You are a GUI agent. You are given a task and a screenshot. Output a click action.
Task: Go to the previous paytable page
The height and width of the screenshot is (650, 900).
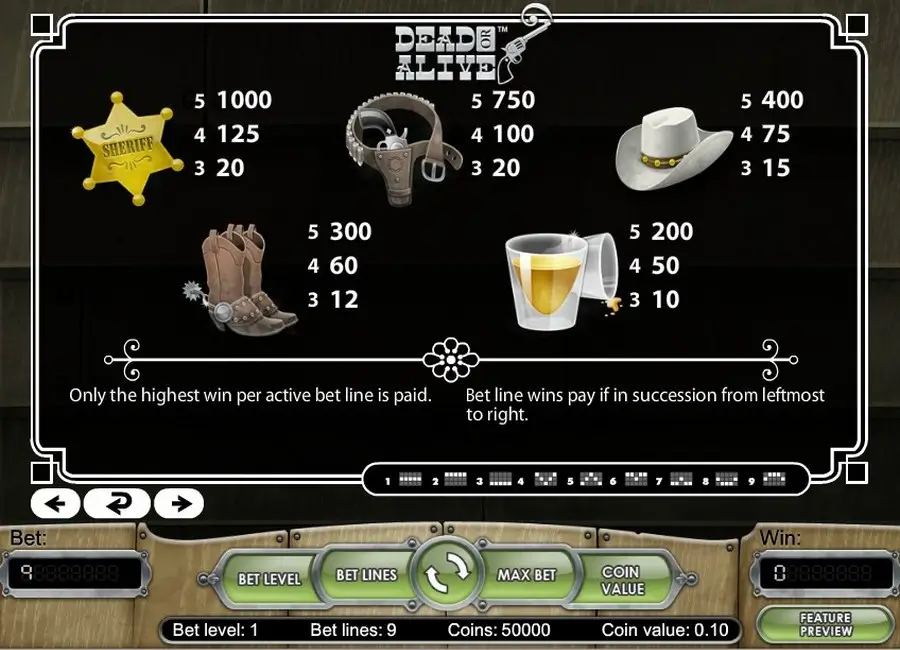55,503
